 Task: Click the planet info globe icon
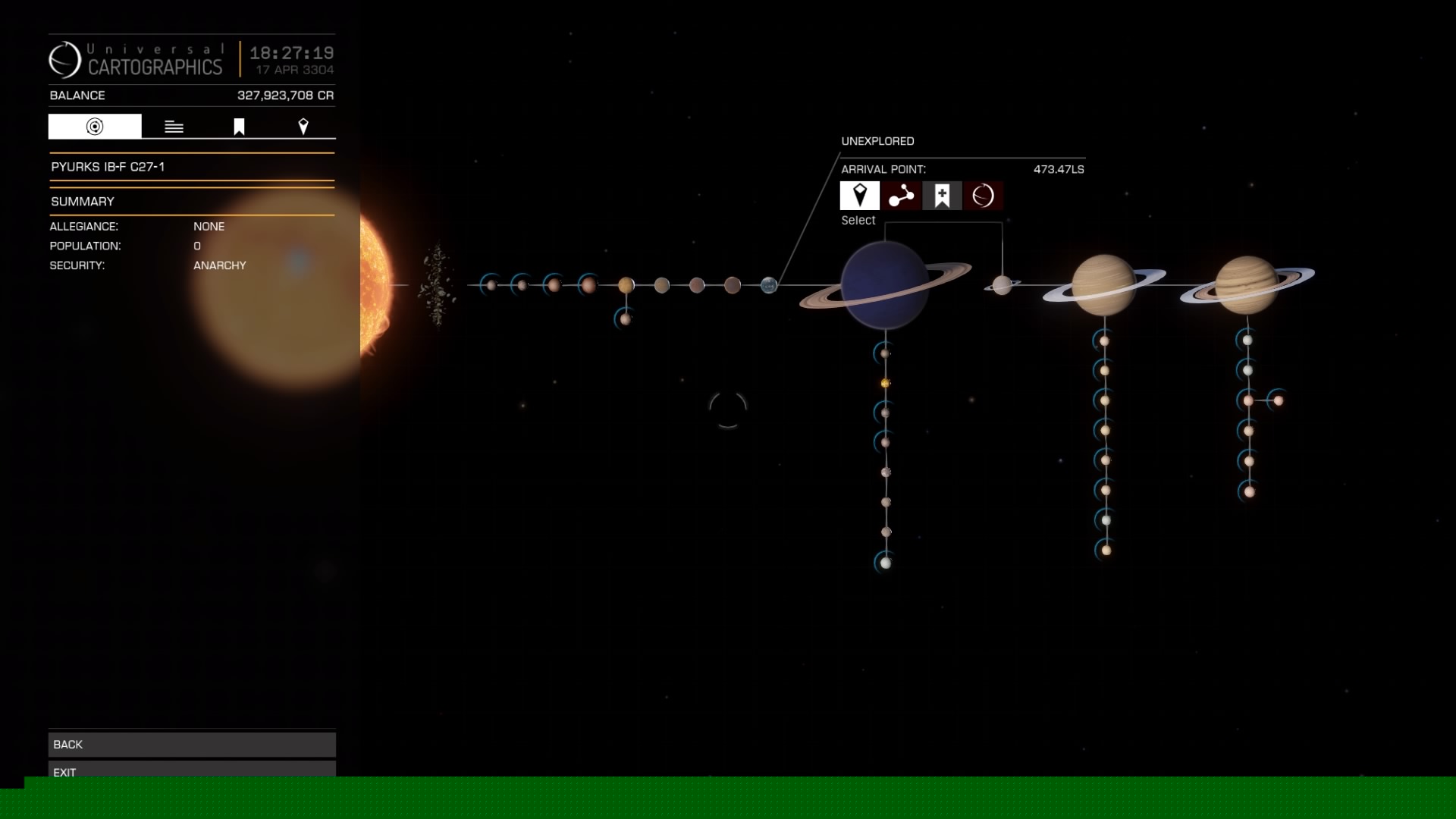[983, 196]
